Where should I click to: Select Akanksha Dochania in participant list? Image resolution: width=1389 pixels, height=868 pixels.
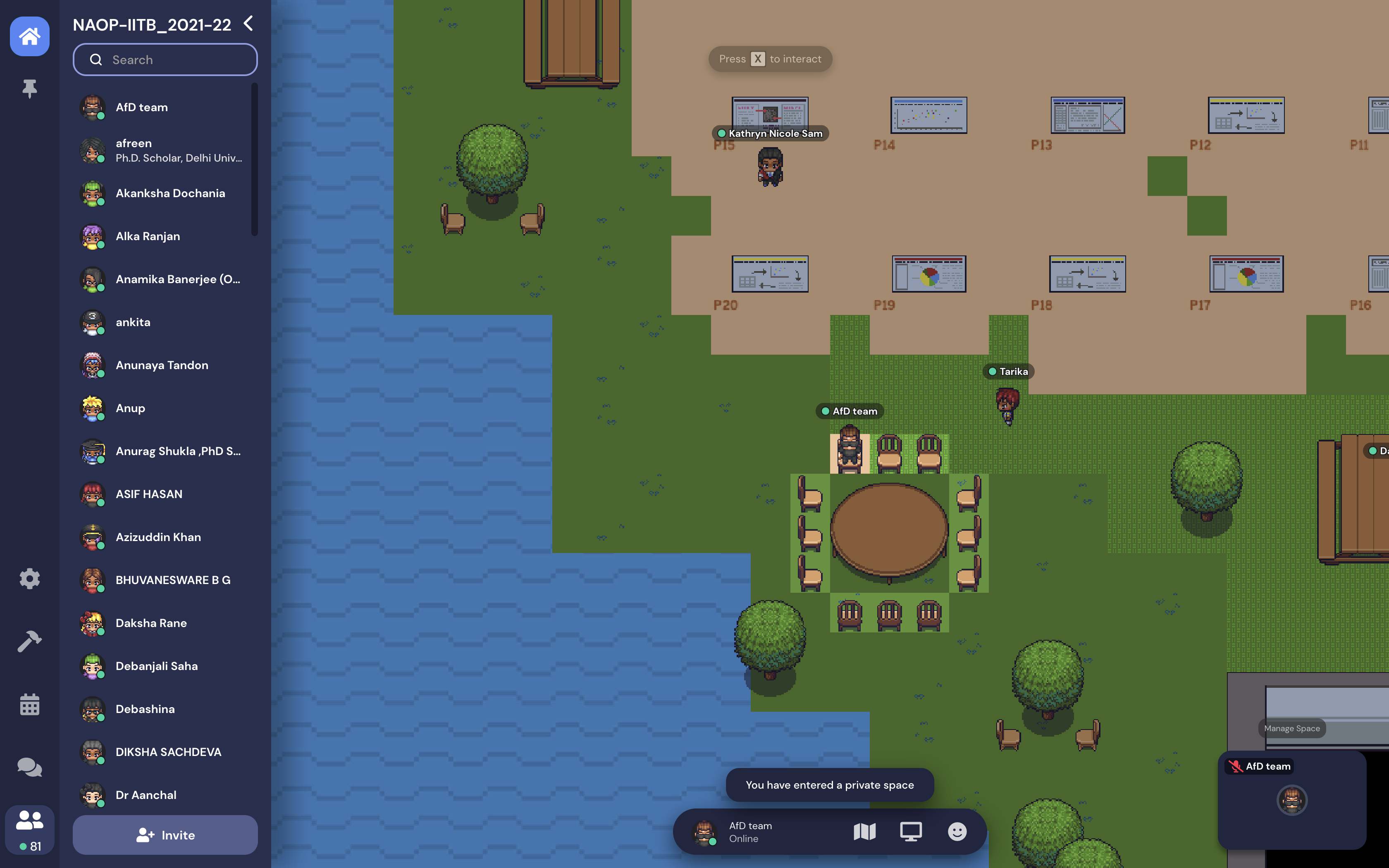point(170,193)
